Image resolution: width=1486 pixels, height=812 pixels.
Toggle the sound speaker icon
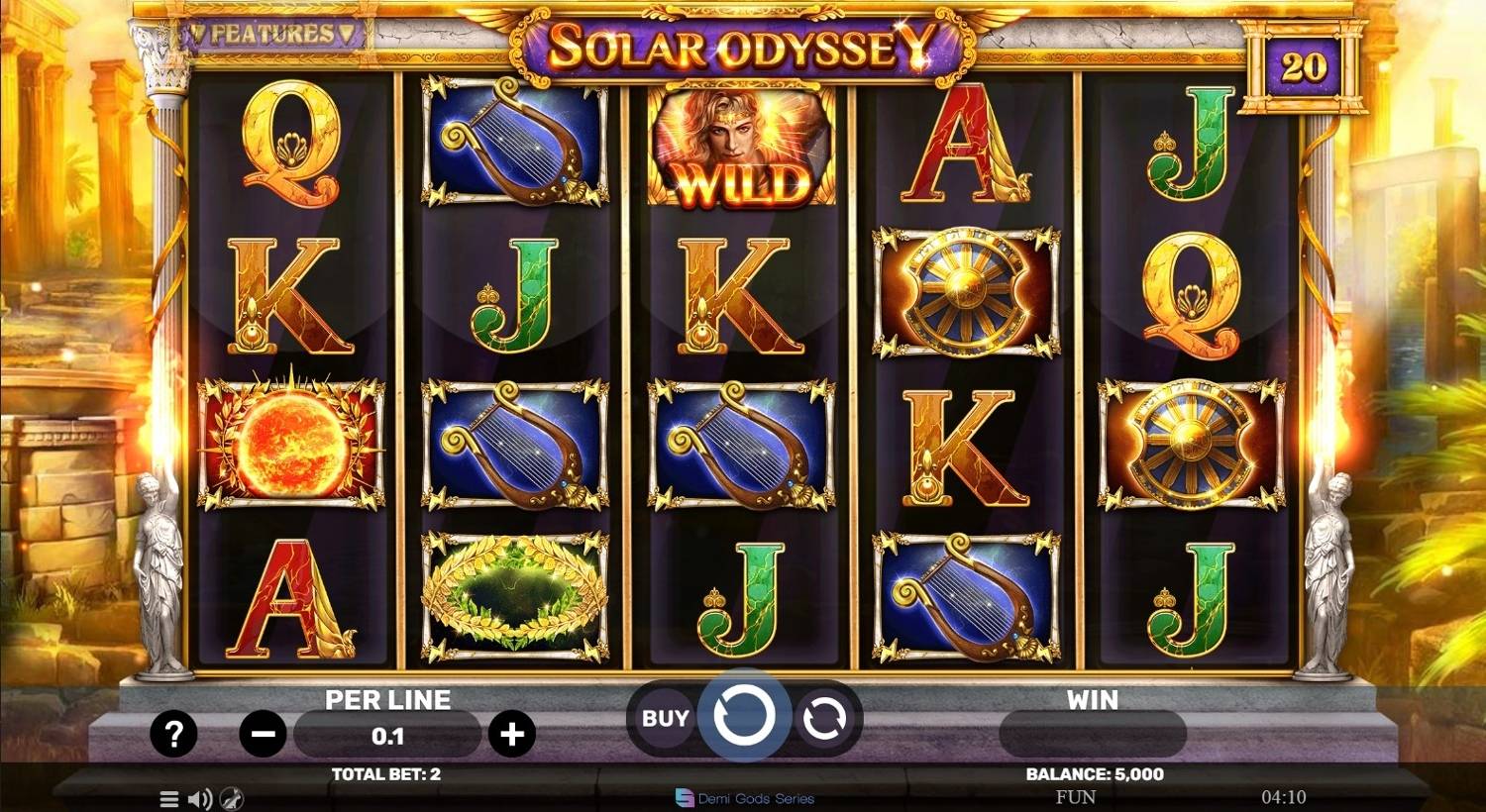[200, 799]
